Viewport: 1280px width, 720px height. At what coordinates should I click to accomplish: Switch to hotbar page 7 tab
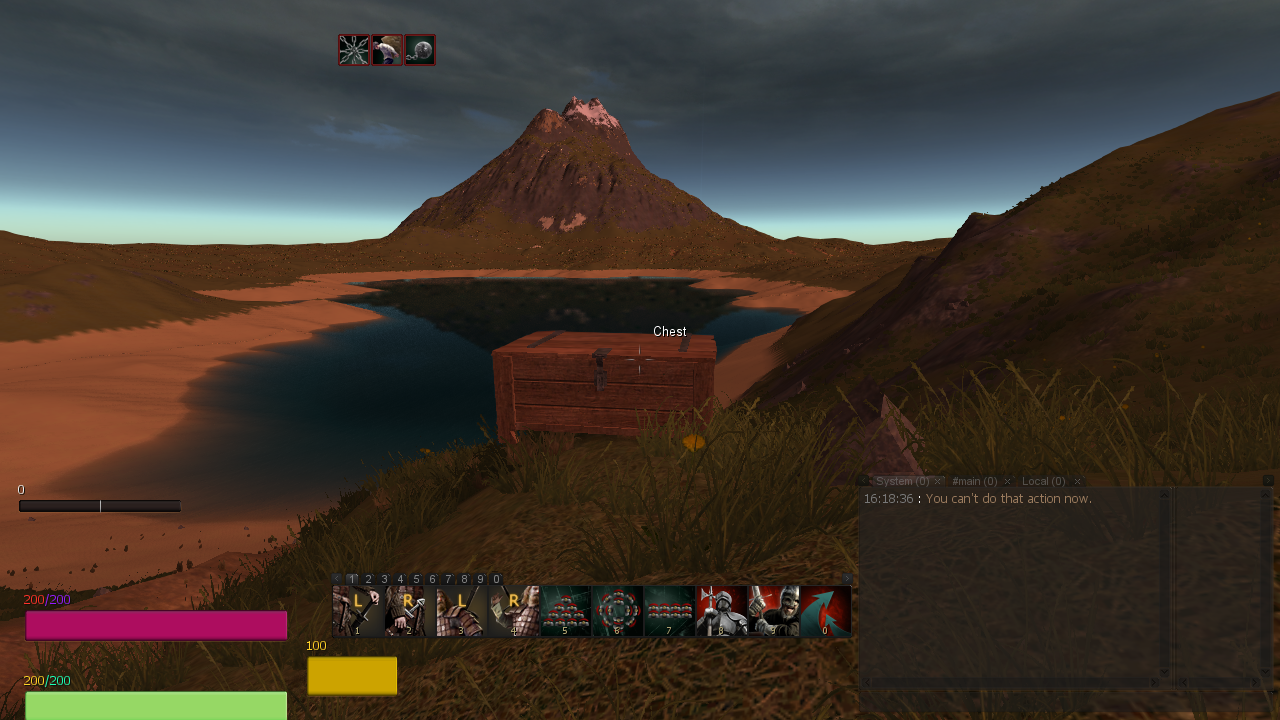[x=448, y=579]
